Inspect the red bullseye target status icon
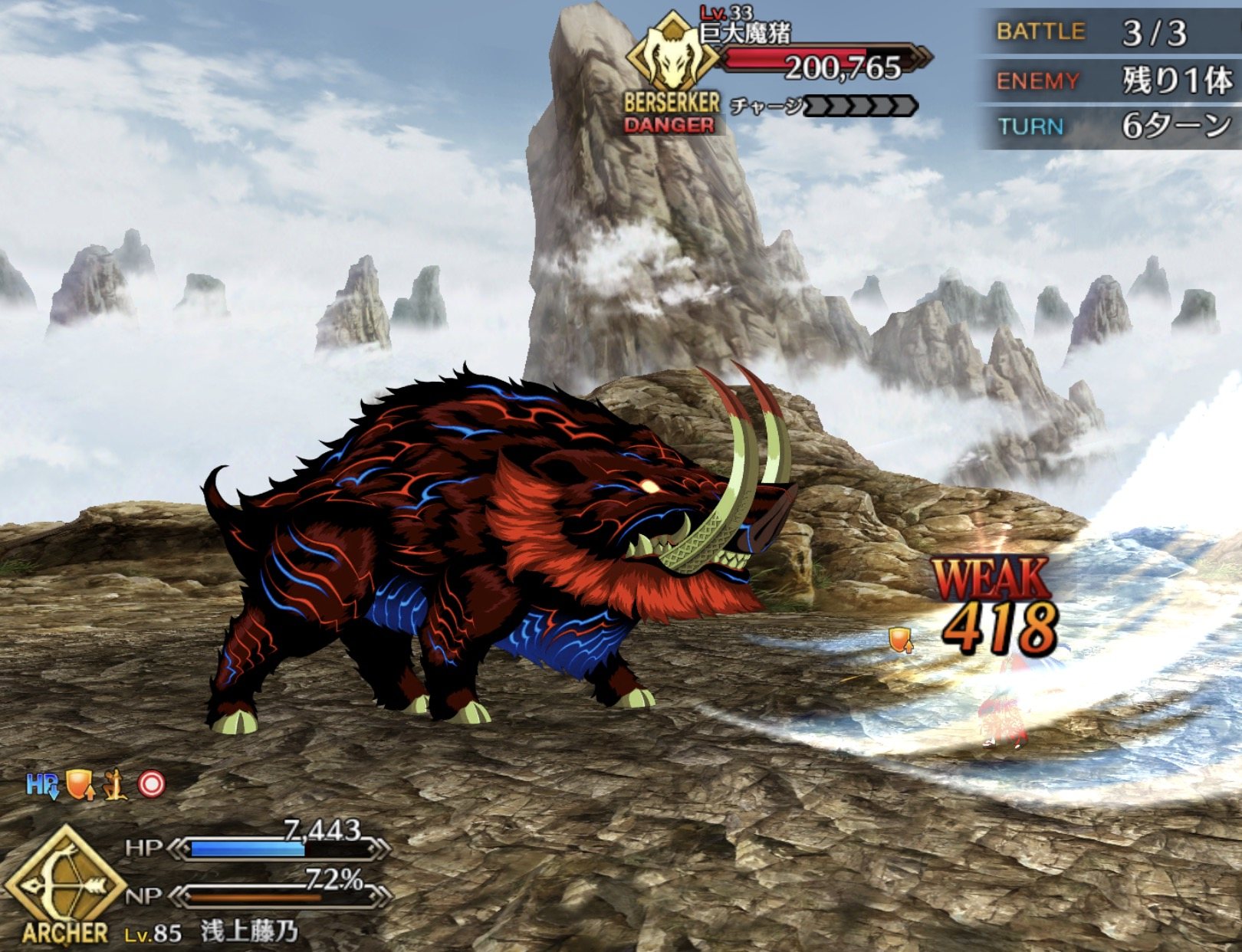The width and height of the screenshot is (1242, 952). (x=151, y=784)
